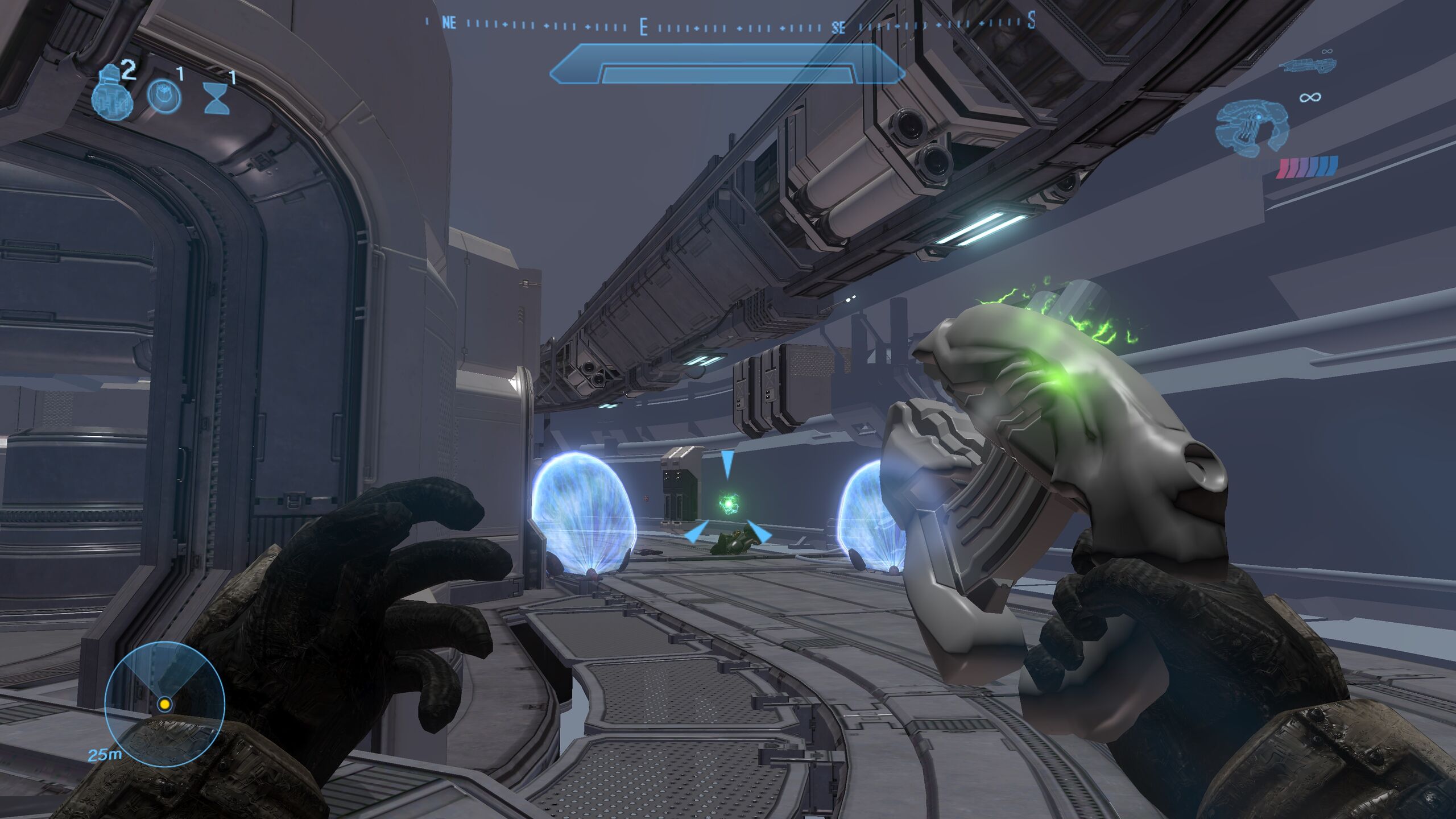Image resolution: width=1456 pixels, height=819 pixels.
Task: Switch to the small secondary weapon icon
Action: pos(1306,65)
